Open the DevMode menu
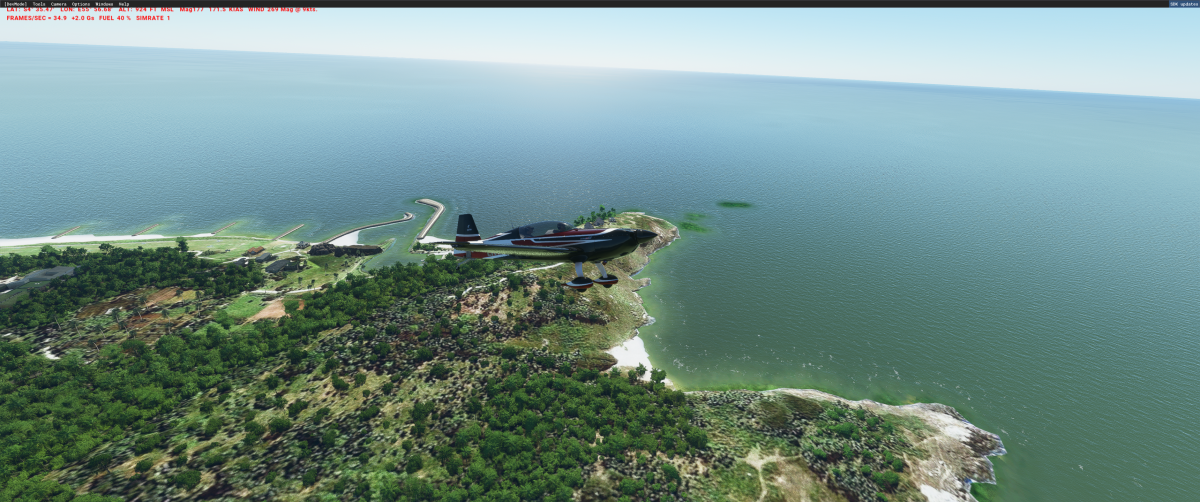This screenshot has width=1200, height=502. click(16, 4)
